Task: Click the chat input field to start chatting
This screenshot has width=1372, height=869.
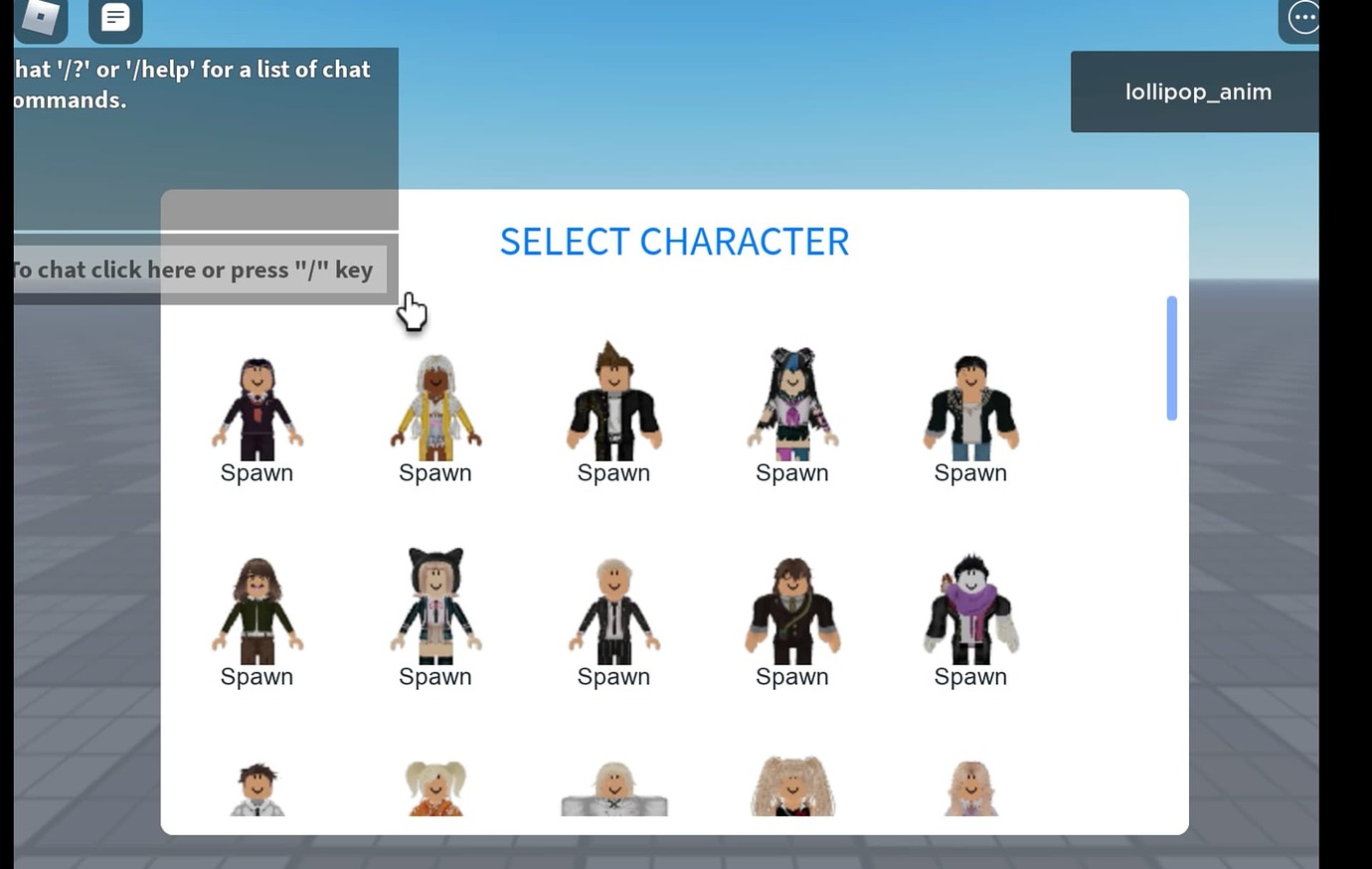Action: 194,268
